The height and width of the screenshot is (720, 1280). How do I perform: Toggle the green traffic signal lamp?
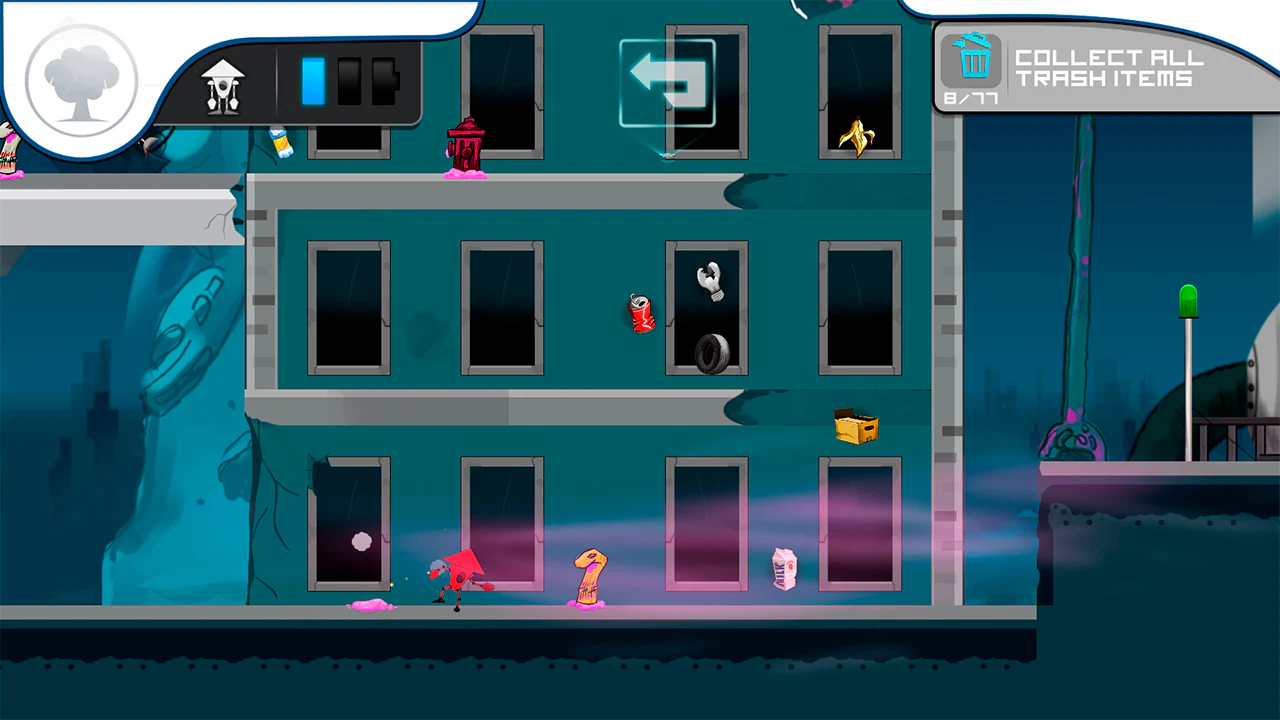pos(1187,298)
